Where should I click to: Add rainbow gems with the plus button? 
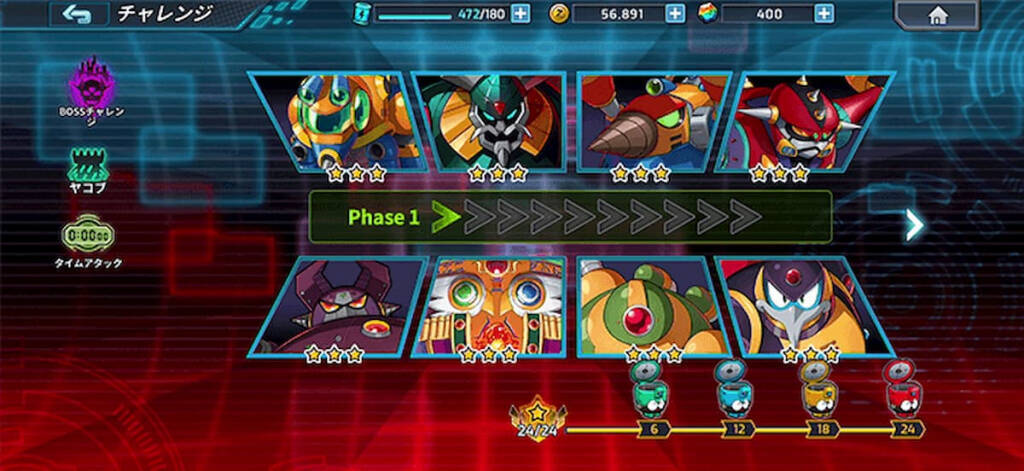[x=823, y=14]
